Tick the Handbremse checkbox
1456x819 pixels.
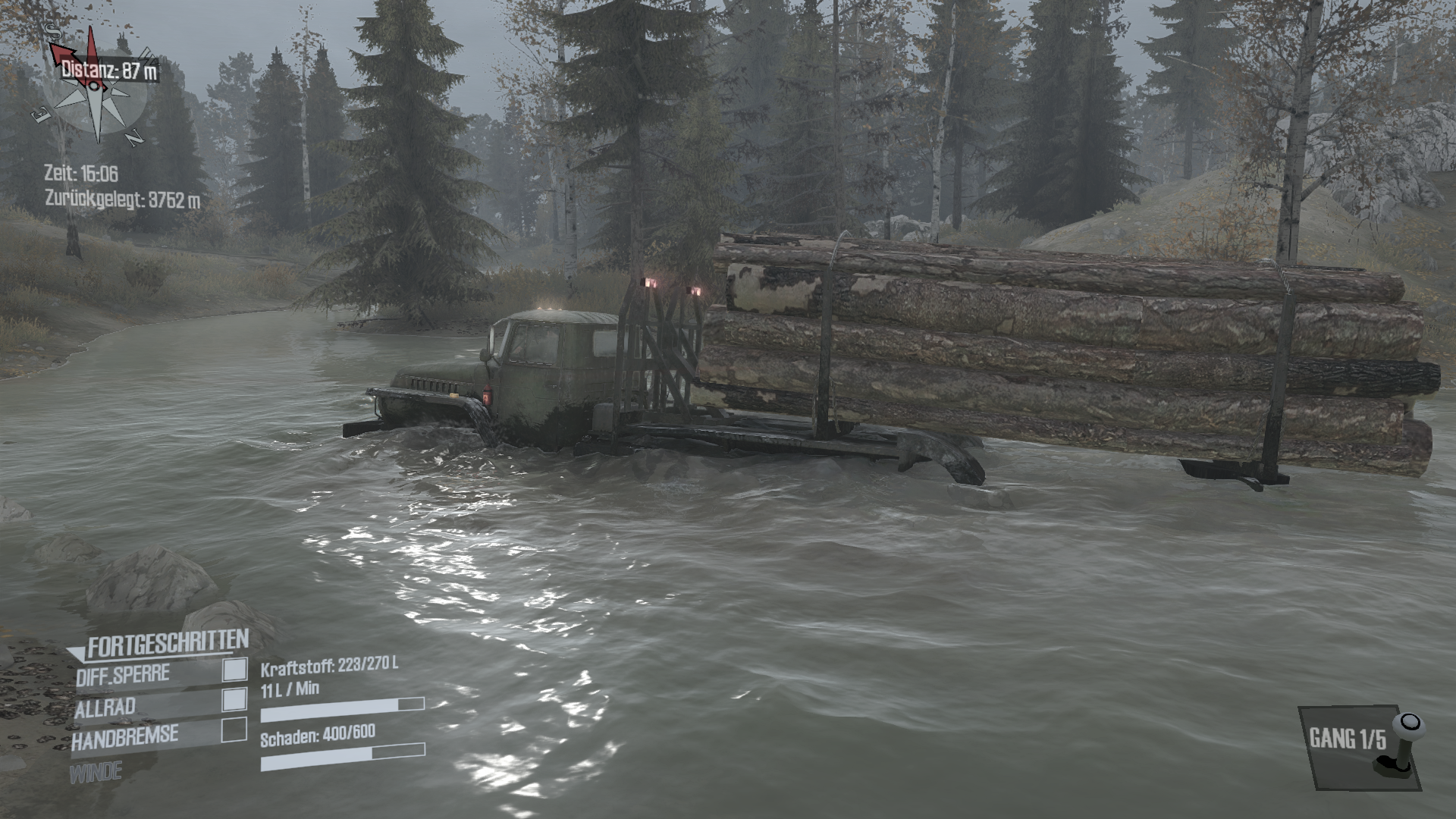pyautogui.click(x=234, y=730)
